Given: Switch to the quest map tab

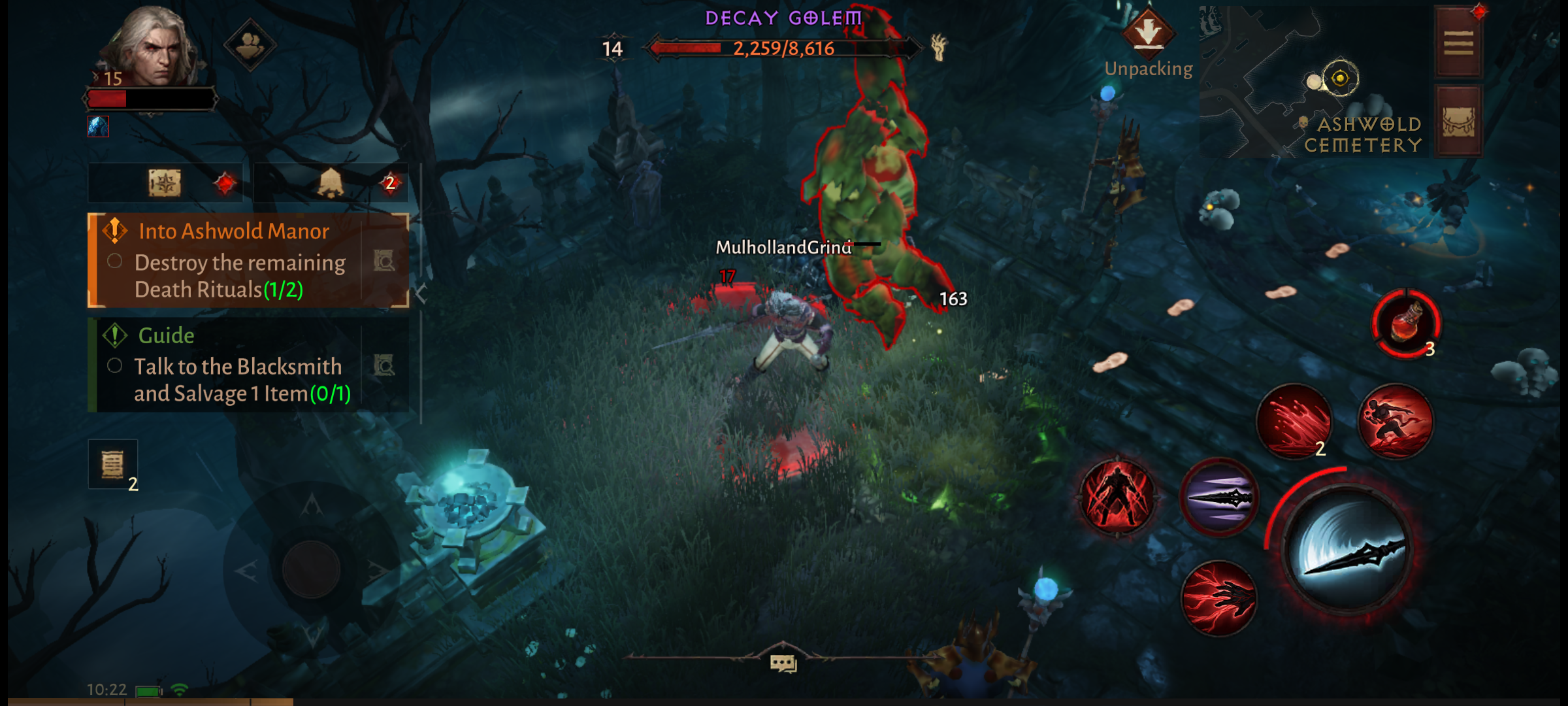Looking at the screenshot, I should coord(165,183).
